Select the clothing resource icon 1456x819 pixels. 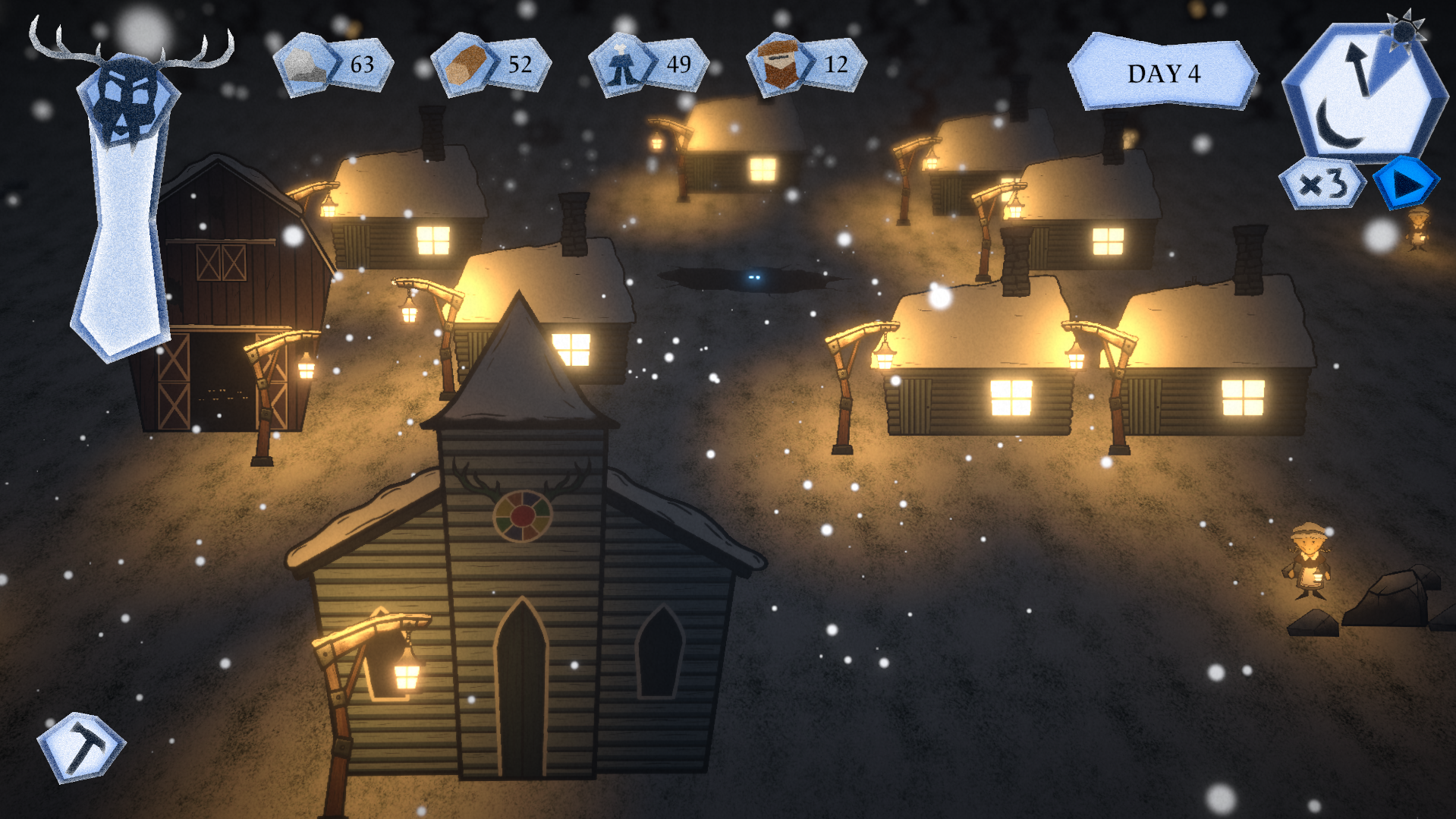point(621,65)
